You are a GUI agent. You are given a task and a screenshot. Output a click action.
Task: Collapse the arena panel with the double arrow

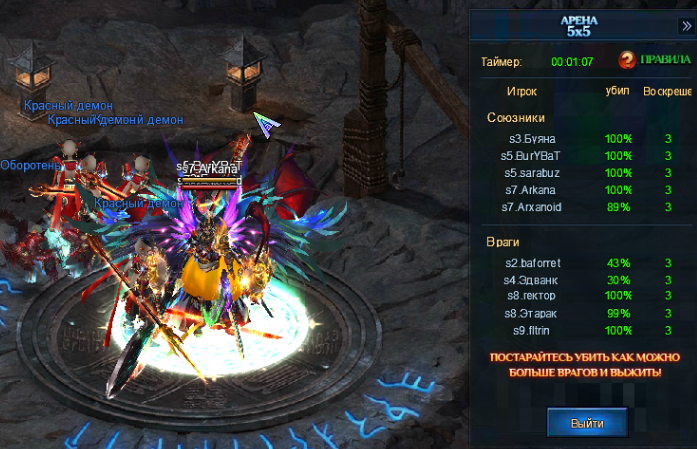[x=686, y=24]
